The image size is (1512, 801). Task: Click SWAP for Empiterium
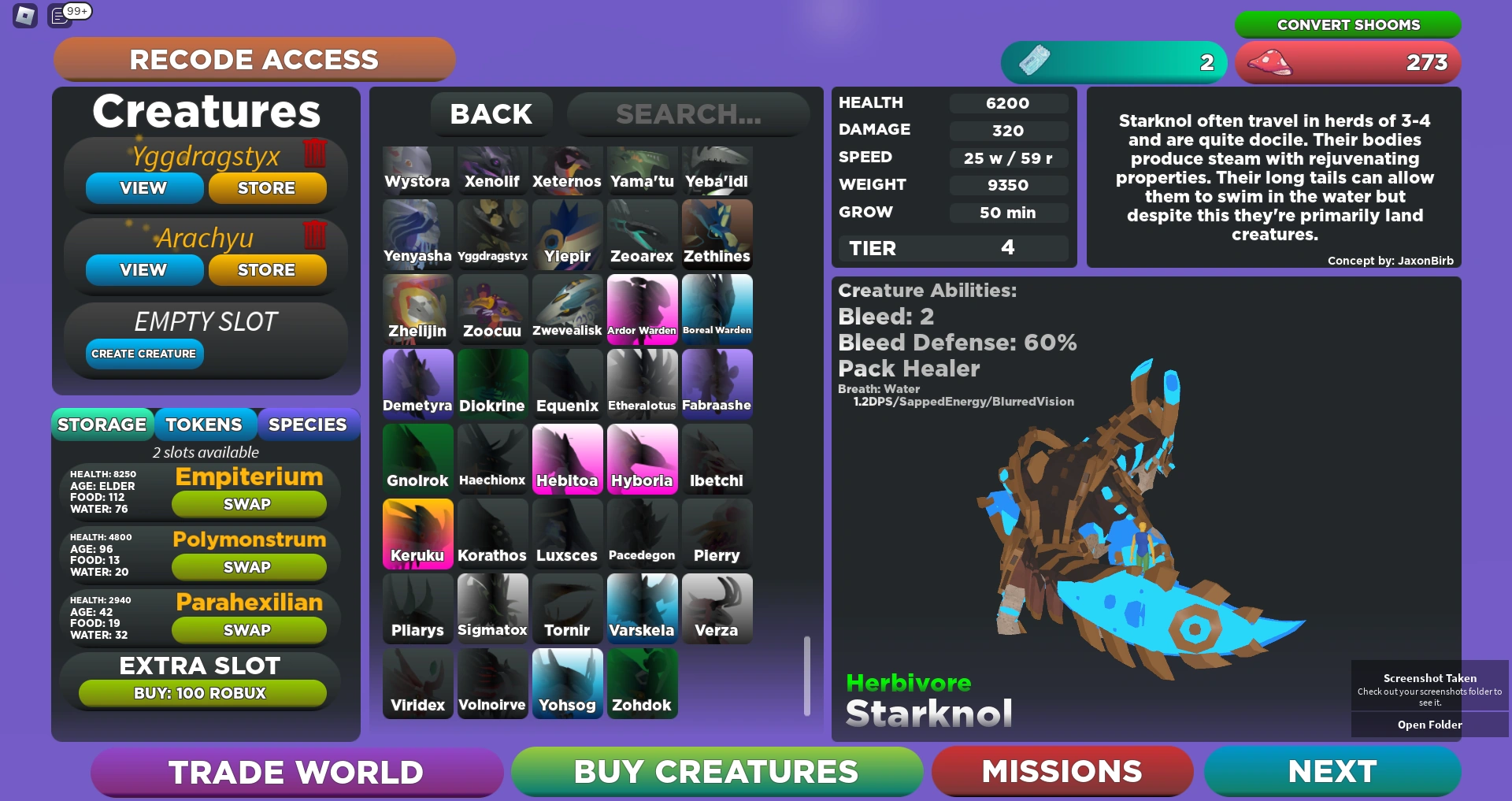point(248,504)
